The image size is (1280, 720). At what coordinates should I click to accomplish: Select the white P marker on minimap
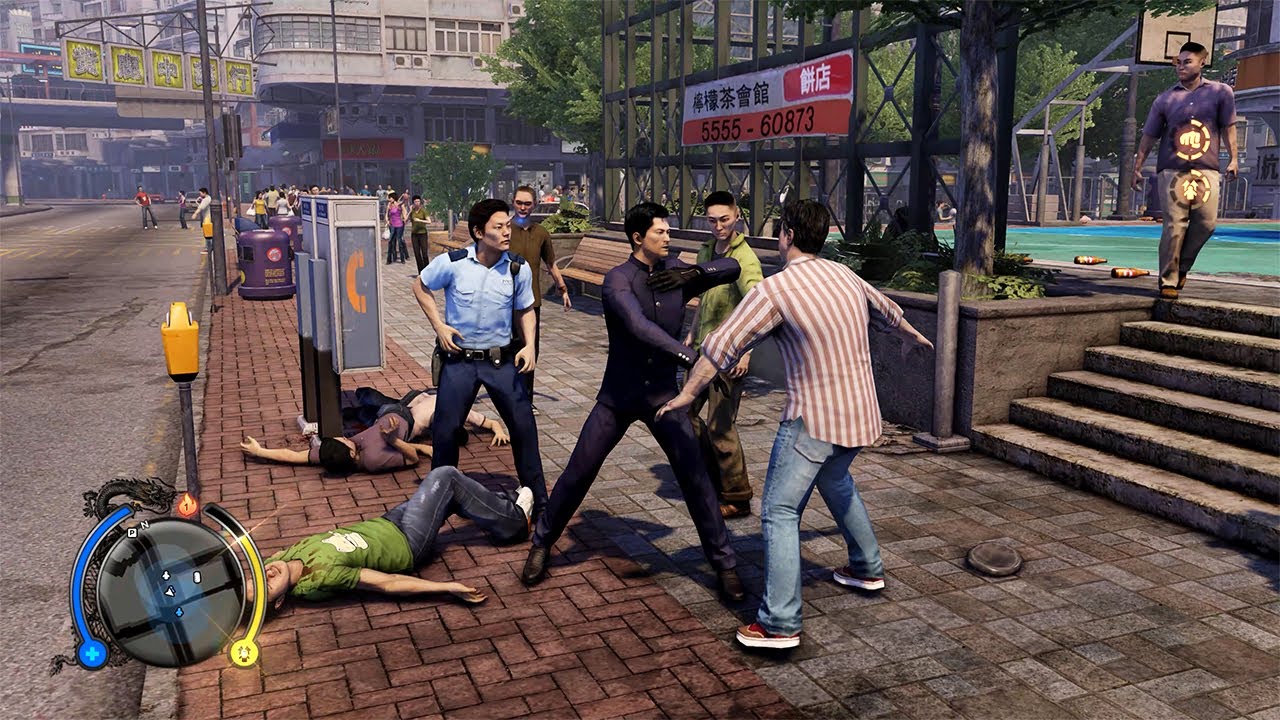[131, 534]
